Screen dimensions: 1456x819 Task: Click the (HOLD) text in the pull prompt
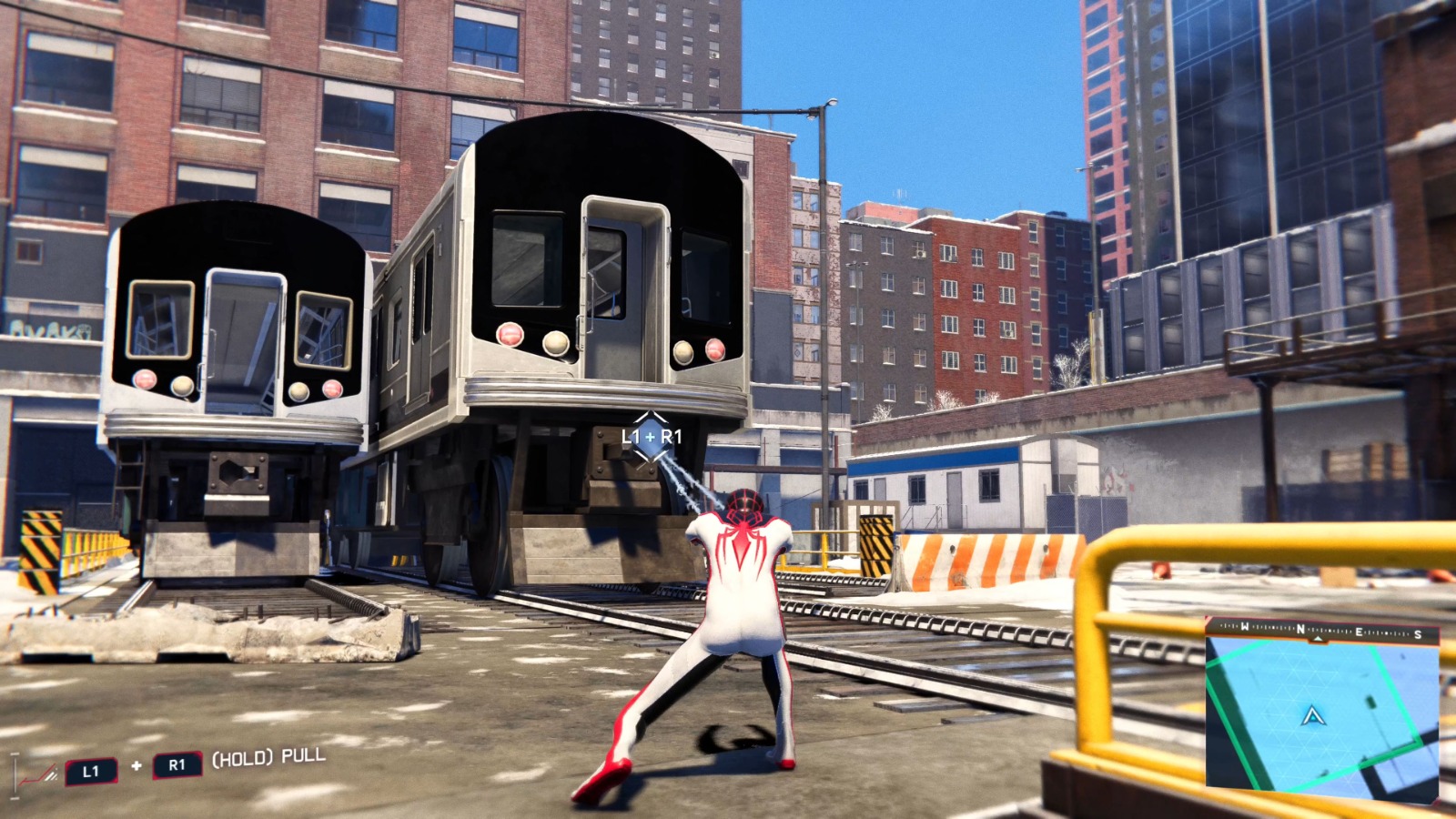(x=243, y=758)
